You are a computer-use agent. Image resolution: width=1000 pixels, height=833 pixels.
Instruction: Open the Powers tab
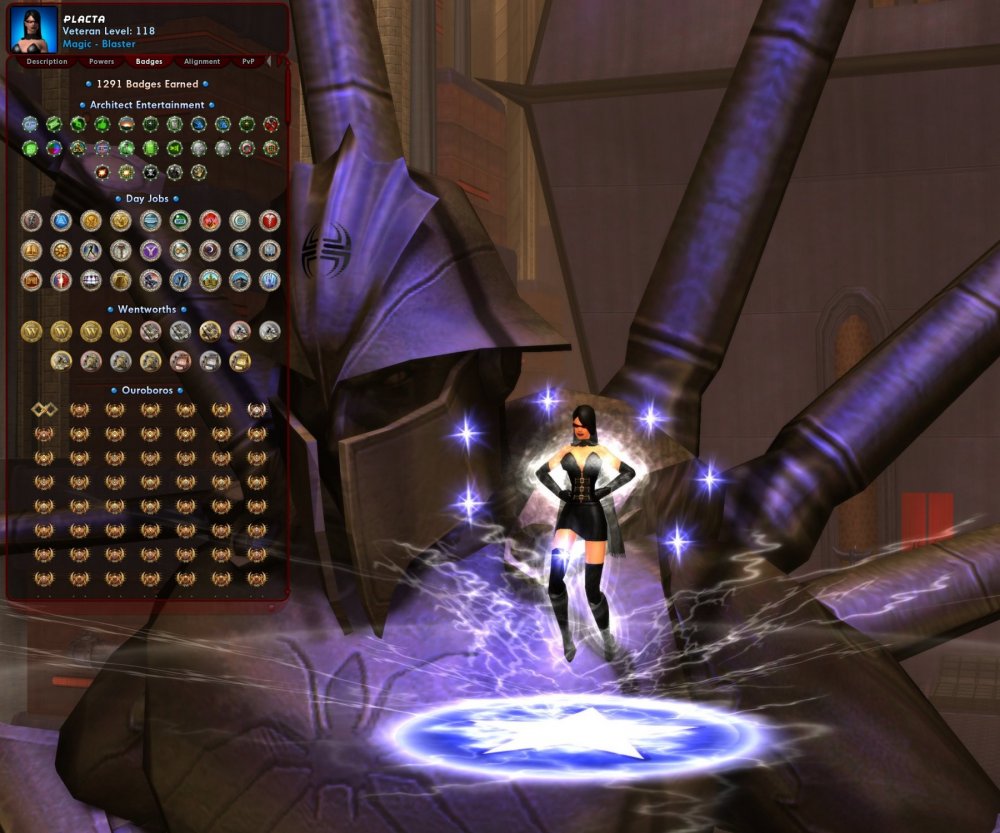pos(101,62)
